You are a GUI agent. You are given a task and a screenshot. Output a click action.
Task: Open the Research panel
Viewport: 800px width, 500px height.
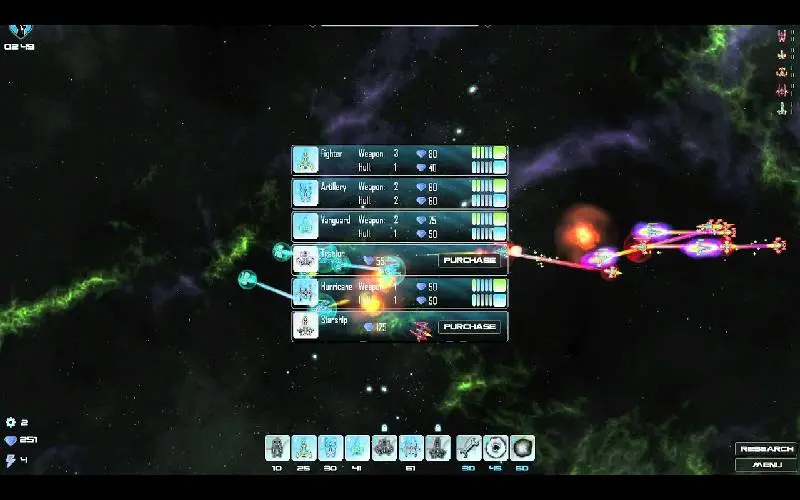click(x=767, y=449)
